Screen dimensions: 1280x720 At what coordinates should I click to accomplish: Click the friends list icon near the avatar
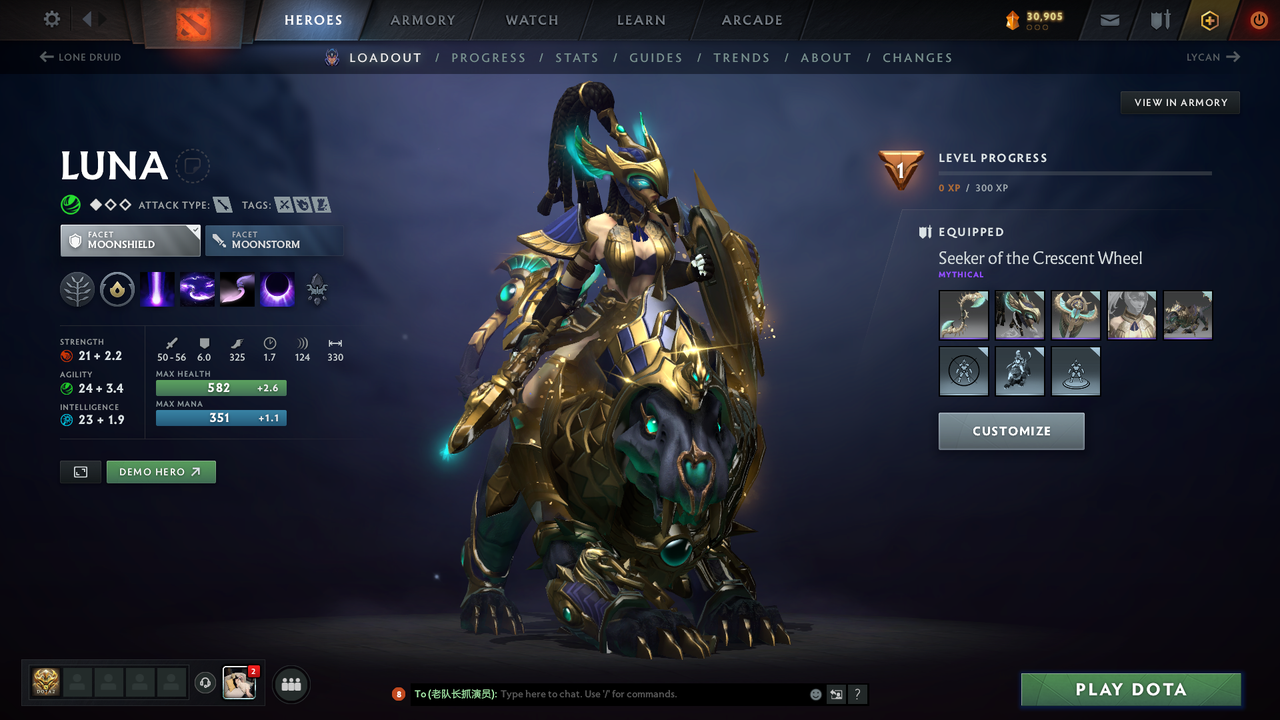tap(289, 684)
